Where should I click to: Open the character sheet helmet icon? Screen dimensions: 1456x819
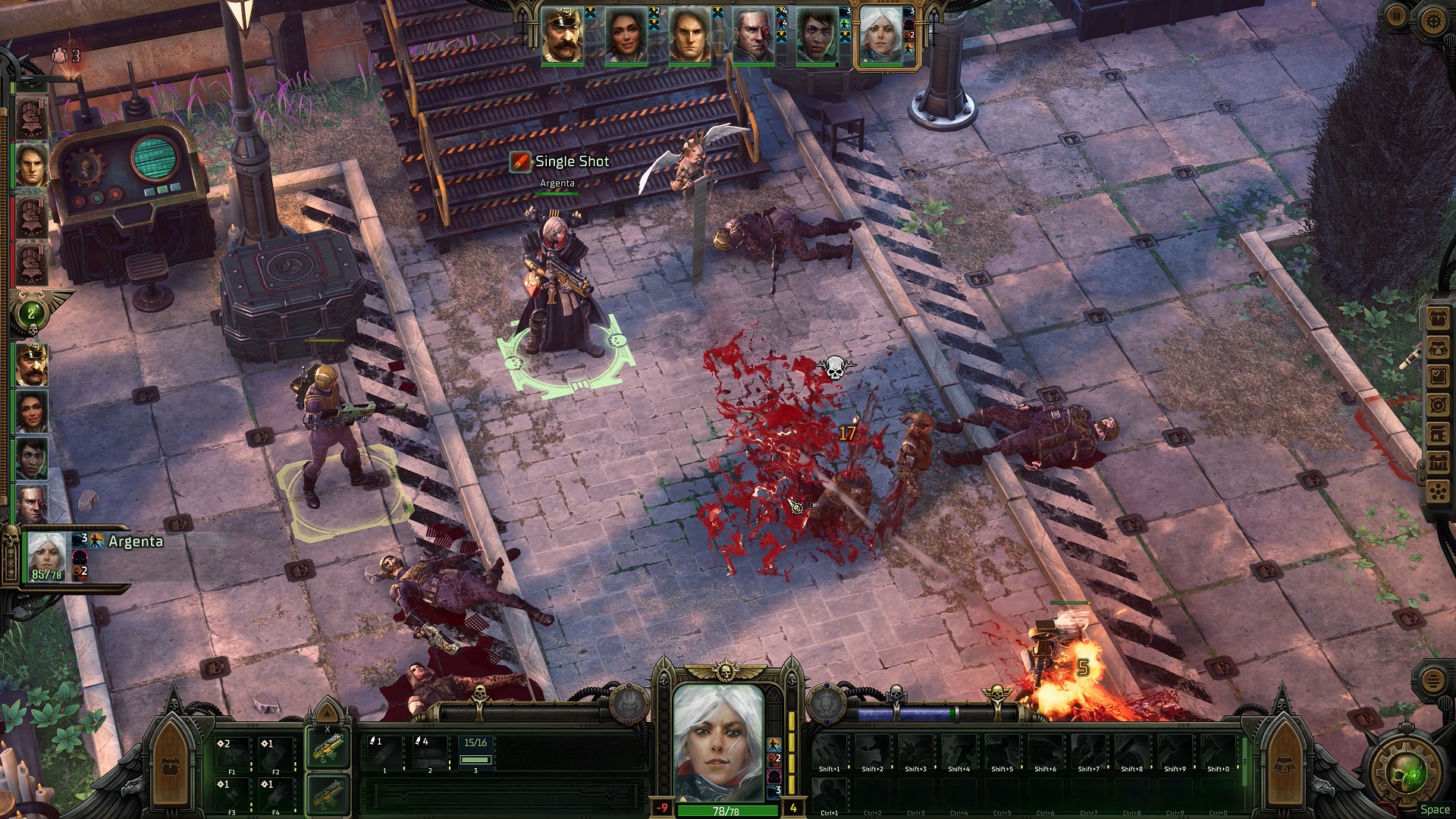pyautogui.click(x=1437, y=347)
